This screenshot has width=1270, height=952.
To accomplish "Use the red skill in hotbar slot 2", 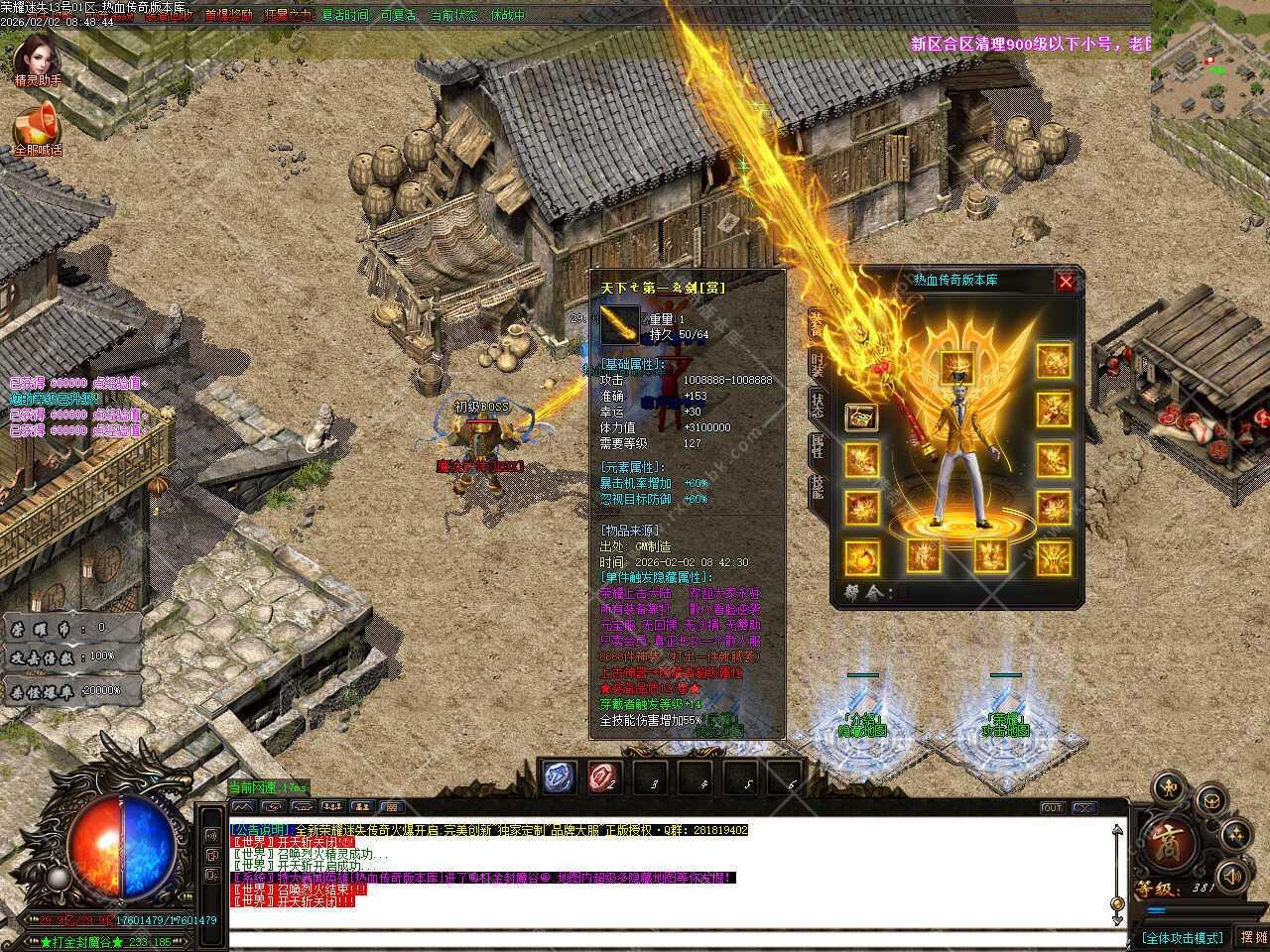I will tap(604, 777).
